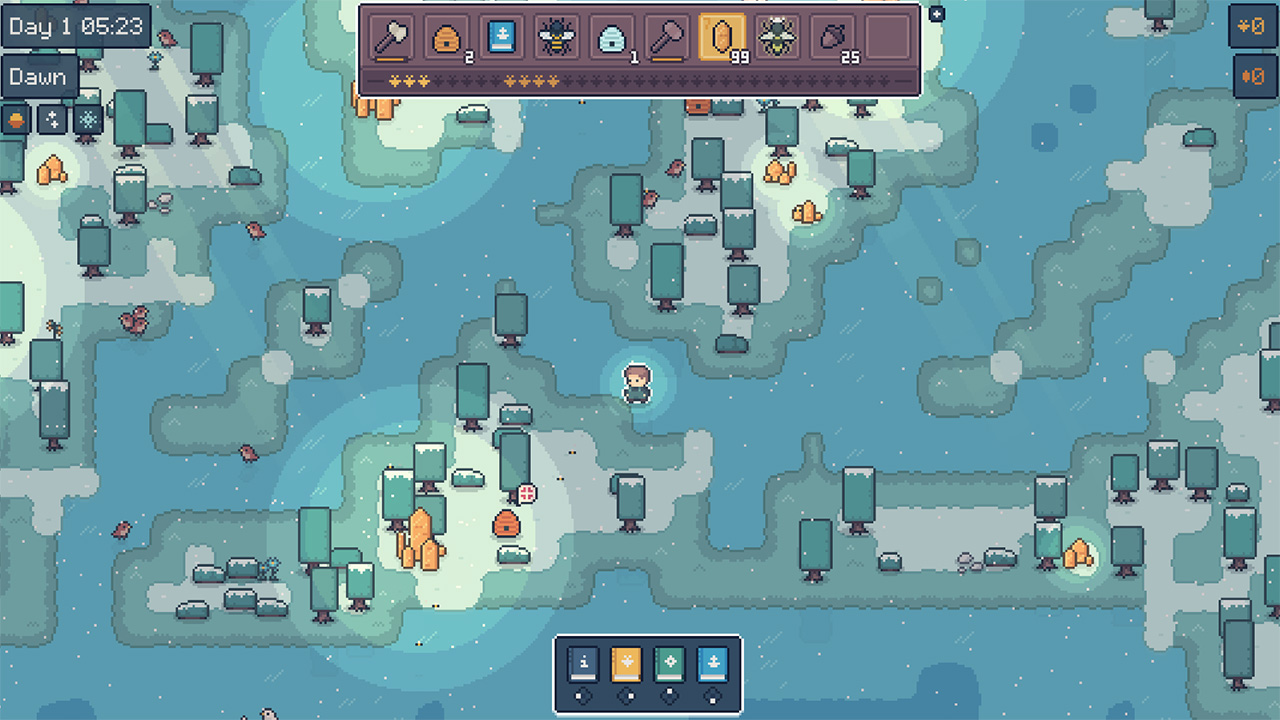Select the highlighted slot holding 99 items
Image resolution: width=1280 pixels, height=720 pixels.
720,38
